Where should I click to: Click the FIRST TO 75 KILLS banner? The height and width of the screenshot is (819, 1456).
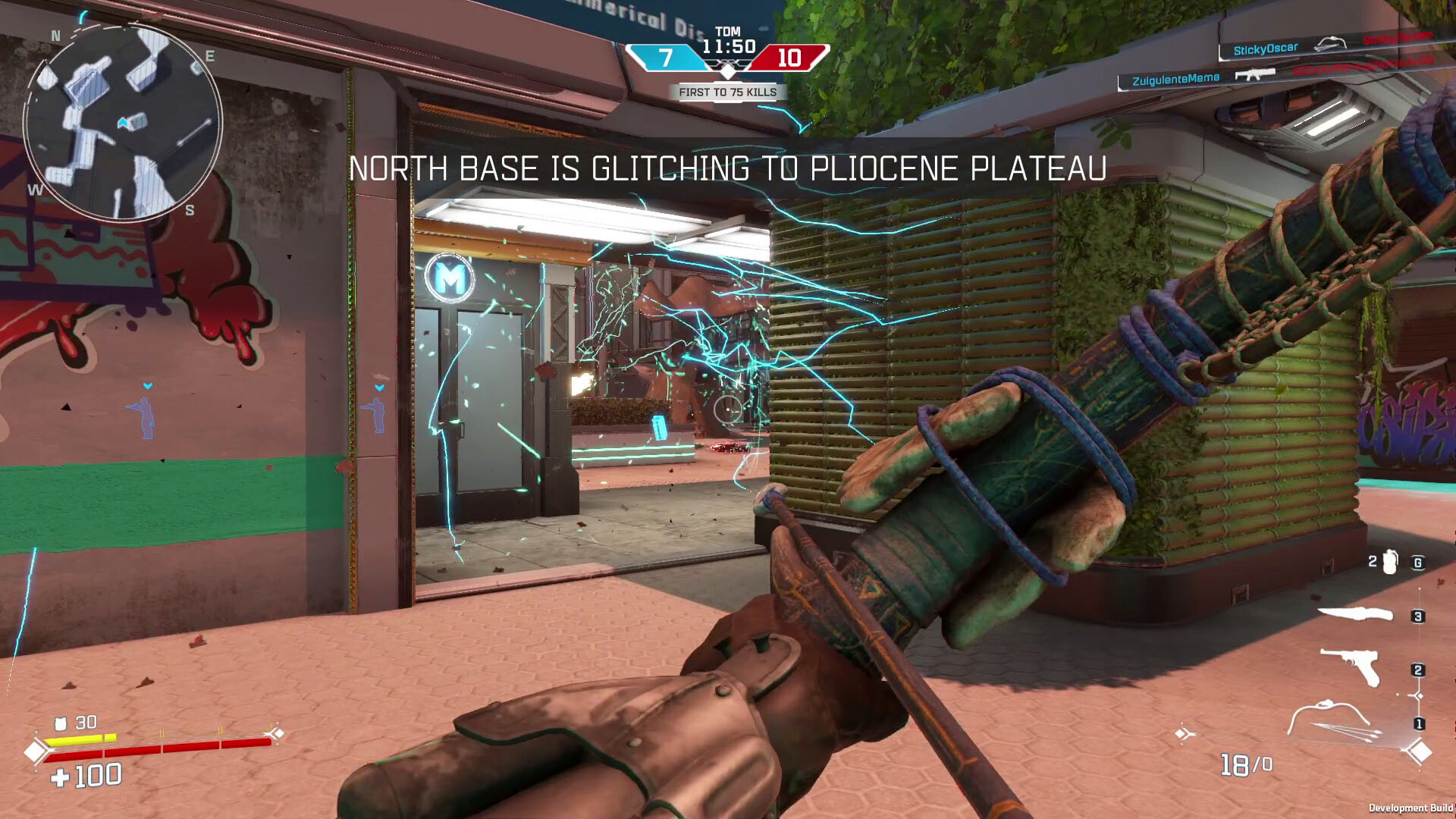(x=727, y=92)
